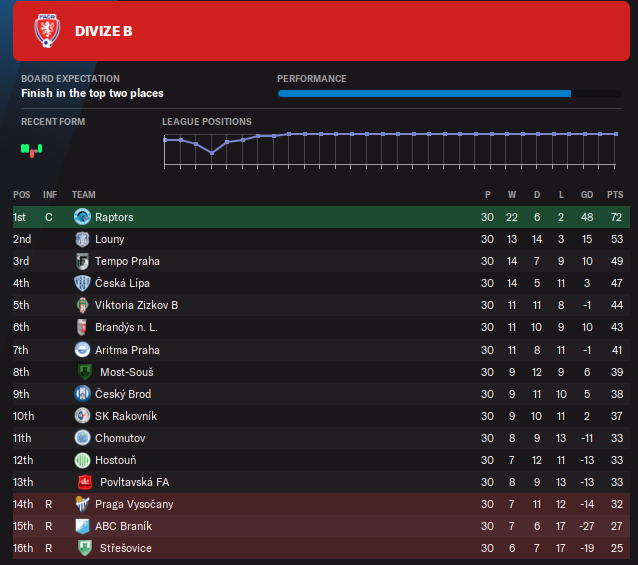Select the Raptors team row
638x565 pixels.
point(113,217)
